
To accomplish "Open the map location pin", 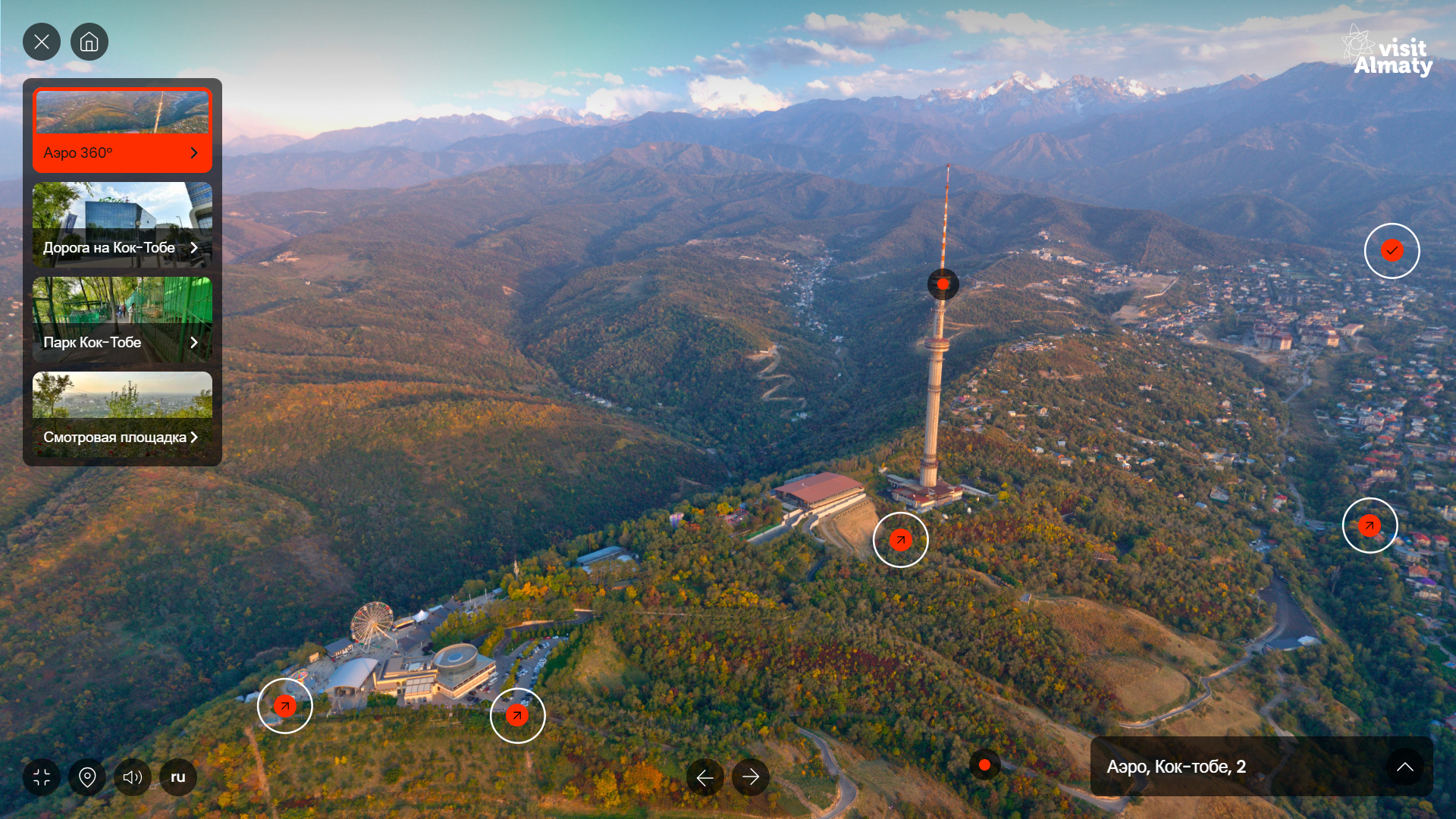I will coord(87,777).
